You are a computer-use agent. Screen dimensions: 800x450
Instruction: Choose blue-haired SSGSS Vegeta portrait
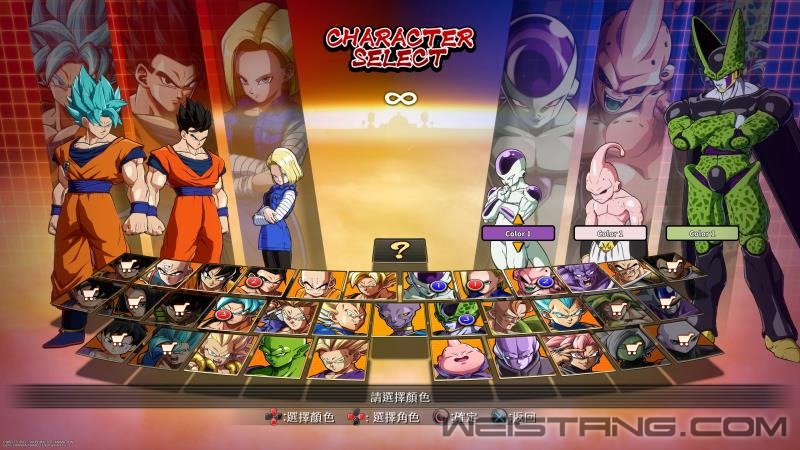(x=567, y=312)
